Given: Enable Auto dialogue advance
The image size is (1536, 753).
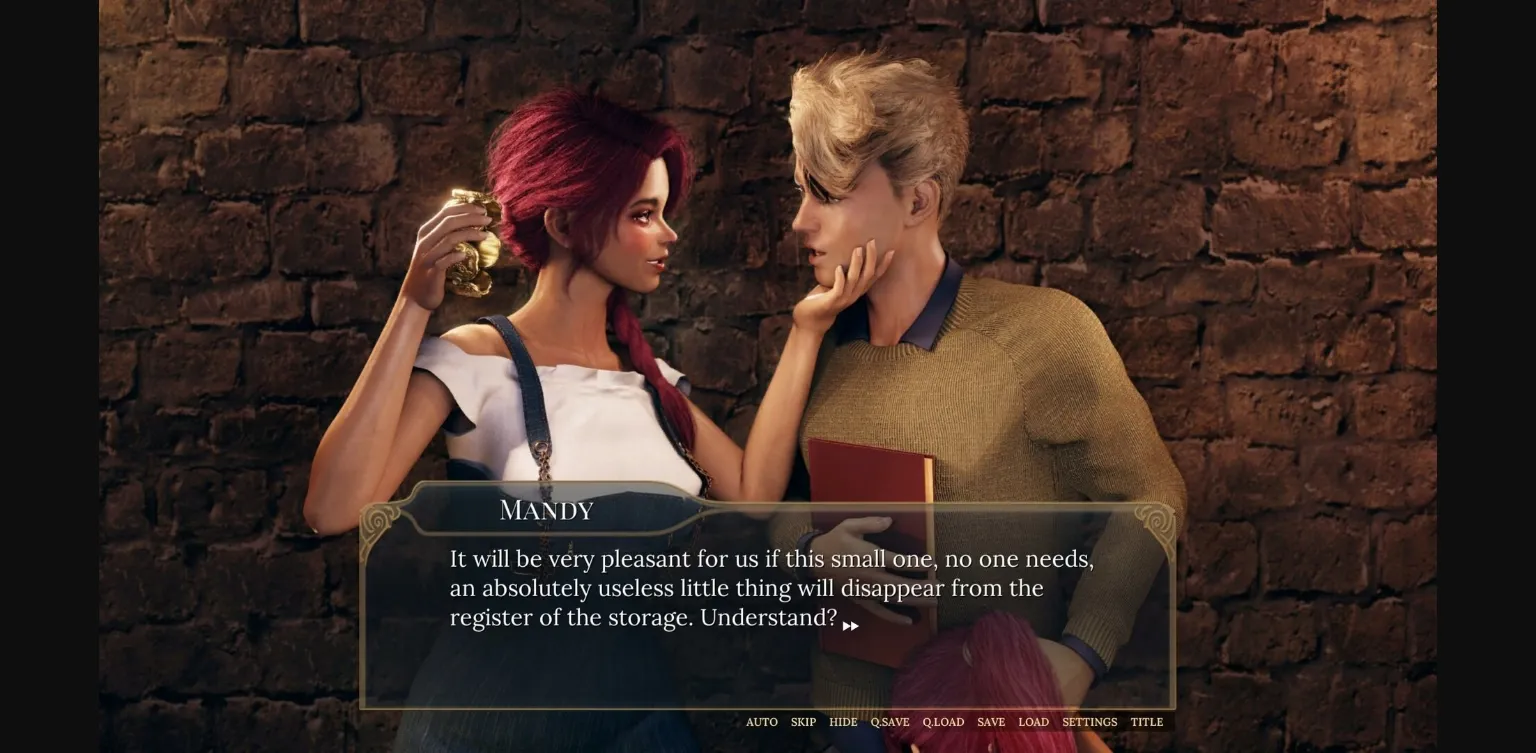Looking at the screenshot, I should click(761, 722).
